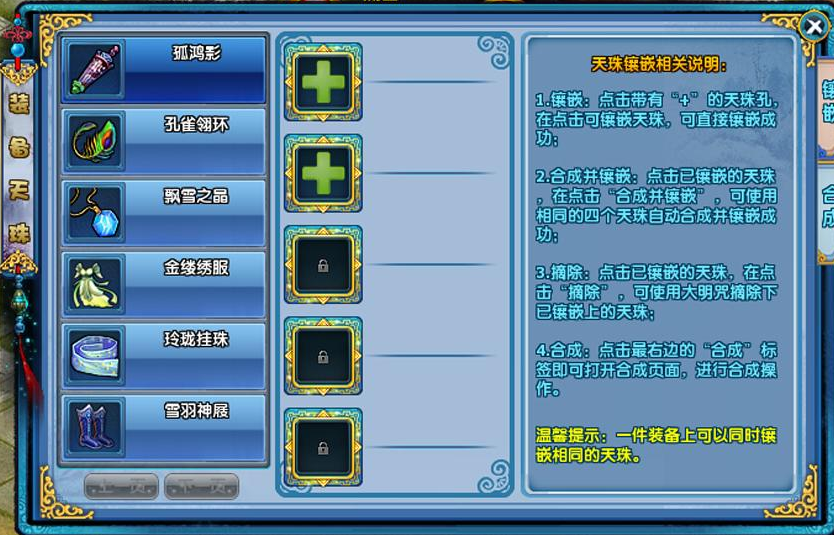Screen dimensions: 834x535
Task: Close the 天珠 inlay window
Action: tap(814, 26)
